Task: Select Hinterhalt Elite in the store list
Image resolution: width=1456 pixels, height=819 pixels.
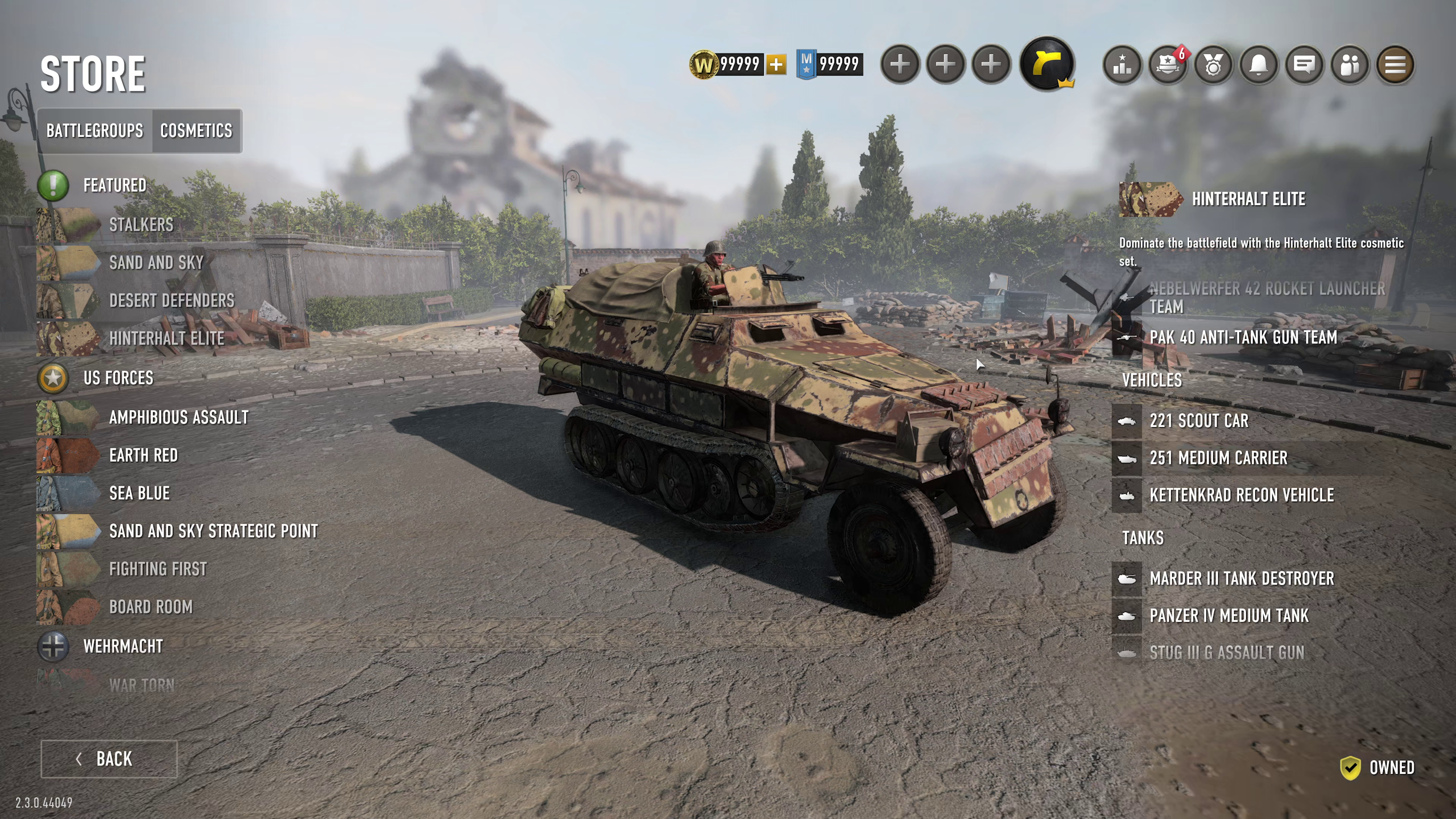Action: (x=167, y=338)
